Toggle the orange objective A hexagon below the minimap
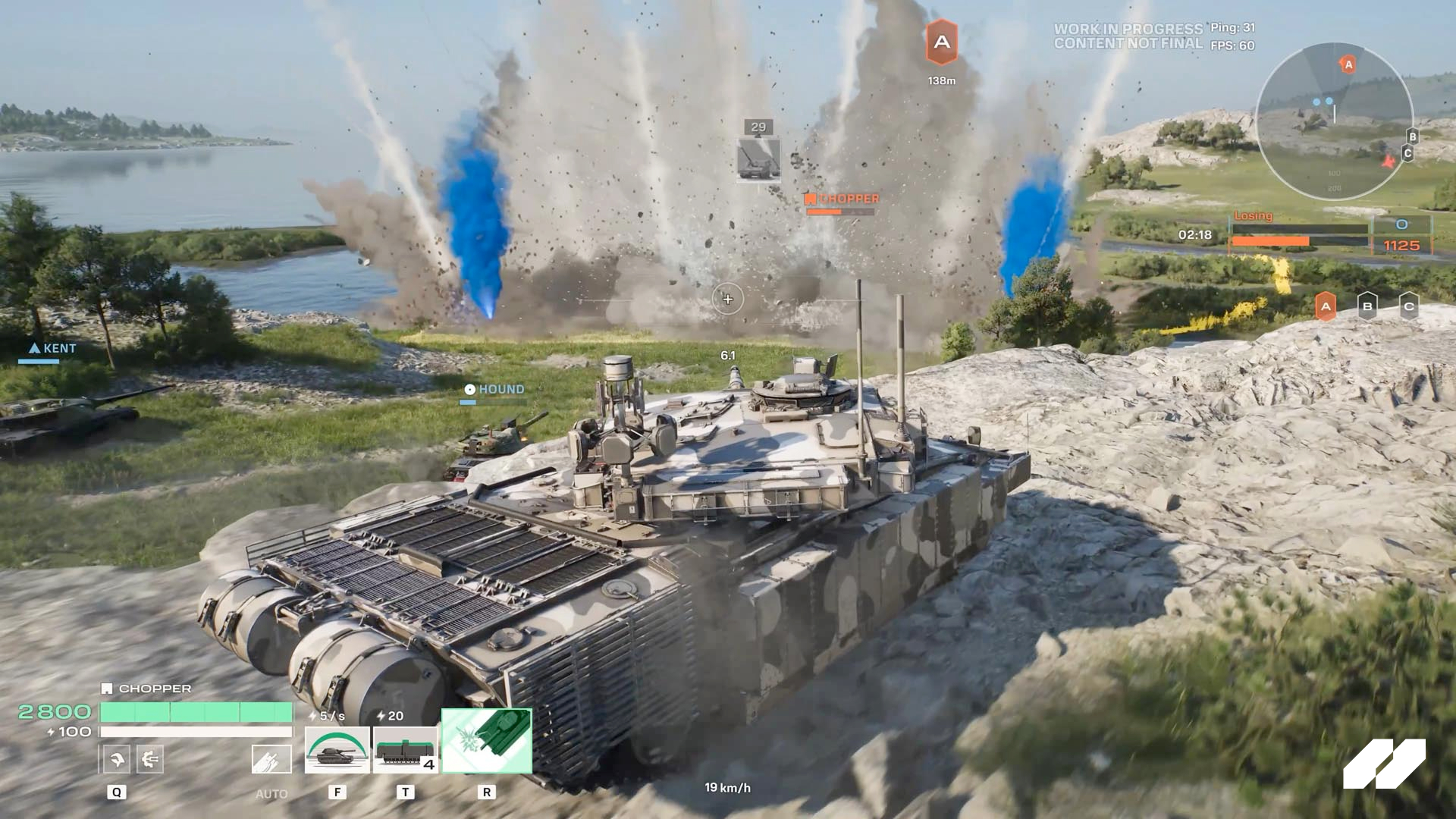This screenshot has height=819, width=1456. (1326, 308)
